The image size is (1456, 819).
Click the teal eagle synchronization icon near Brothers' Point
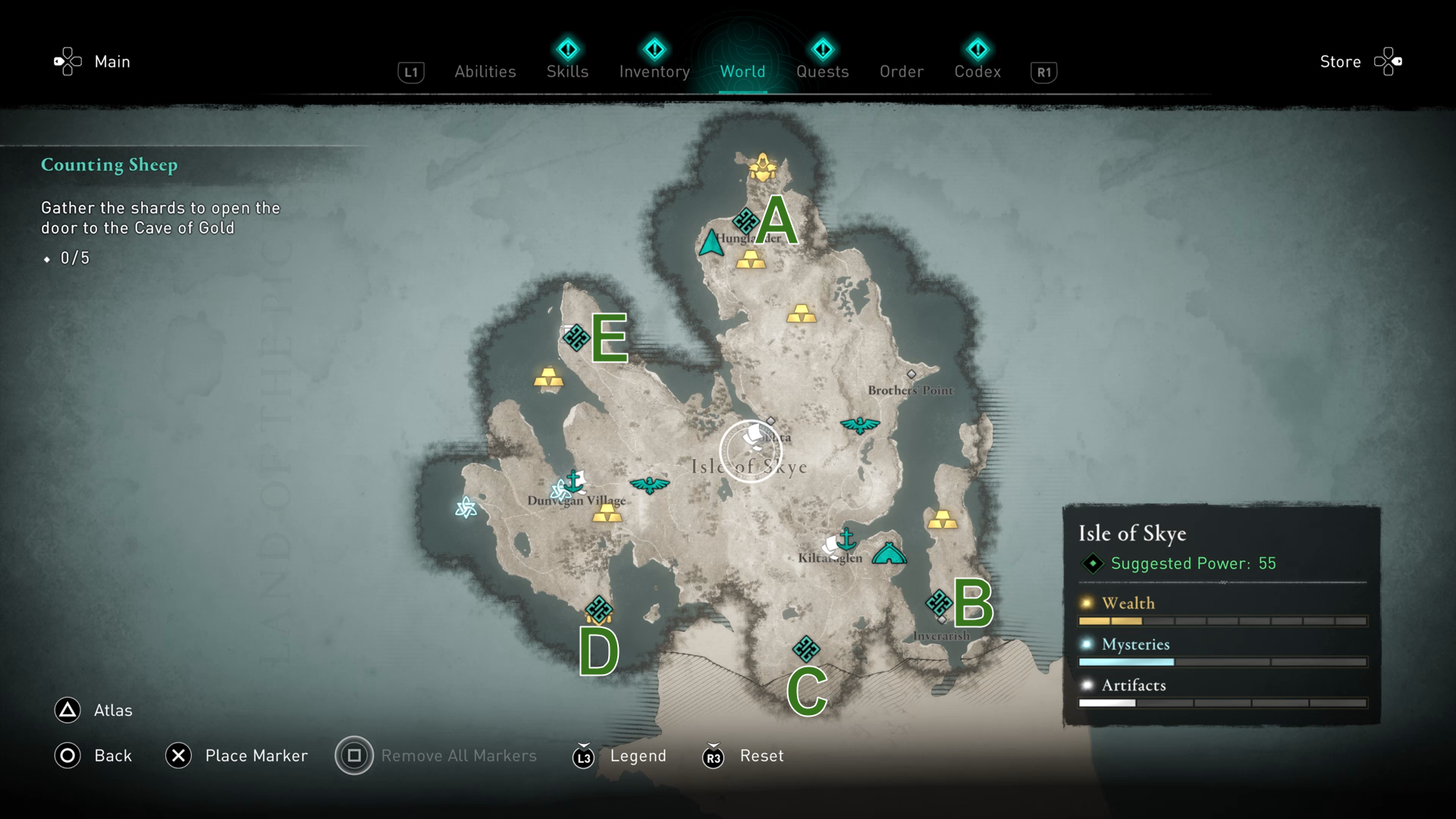coord(861,425)
